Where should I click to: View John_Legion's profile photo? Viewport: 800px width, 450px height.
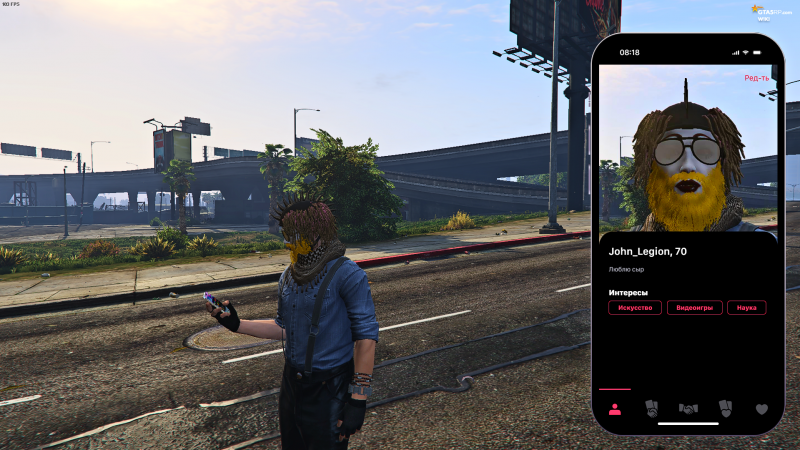point(688,160)
